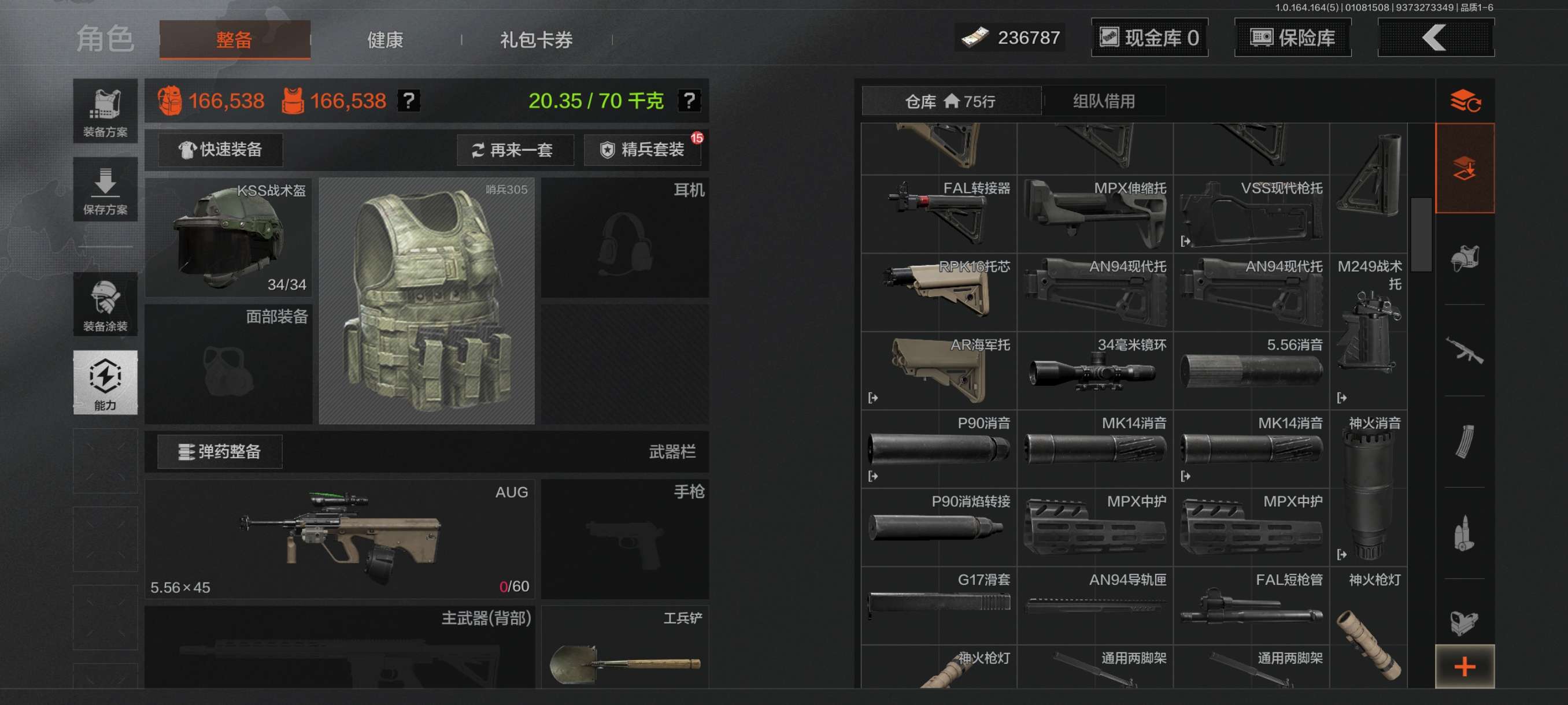The width and height of the screenshot is (1568, 705).
Task: Open 弹药整备 ammo preparation
Action: pyautogui.click(x=220, y=451)
